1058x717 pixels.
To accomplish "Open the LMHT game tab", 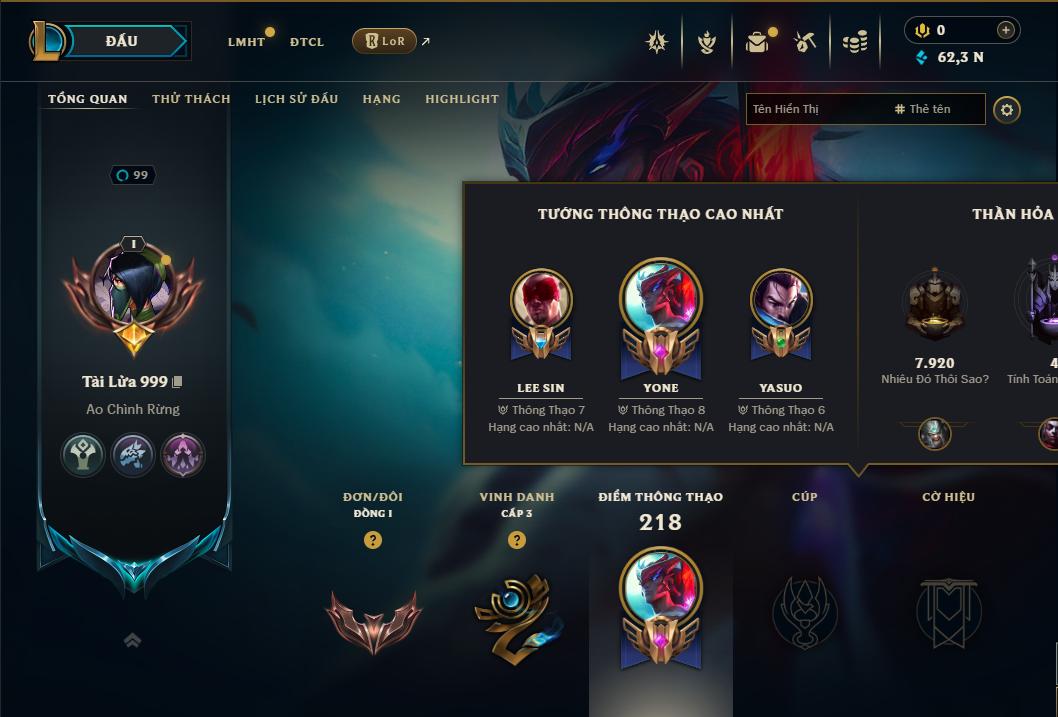I will click(x=246, y=42).
